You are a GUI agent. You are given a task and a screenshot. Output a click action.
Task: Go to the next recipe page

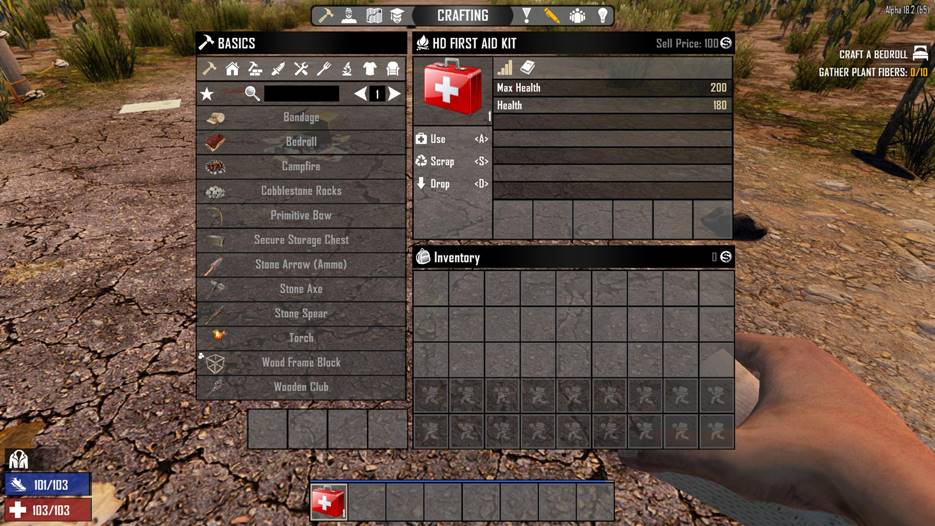coord(395,94)
